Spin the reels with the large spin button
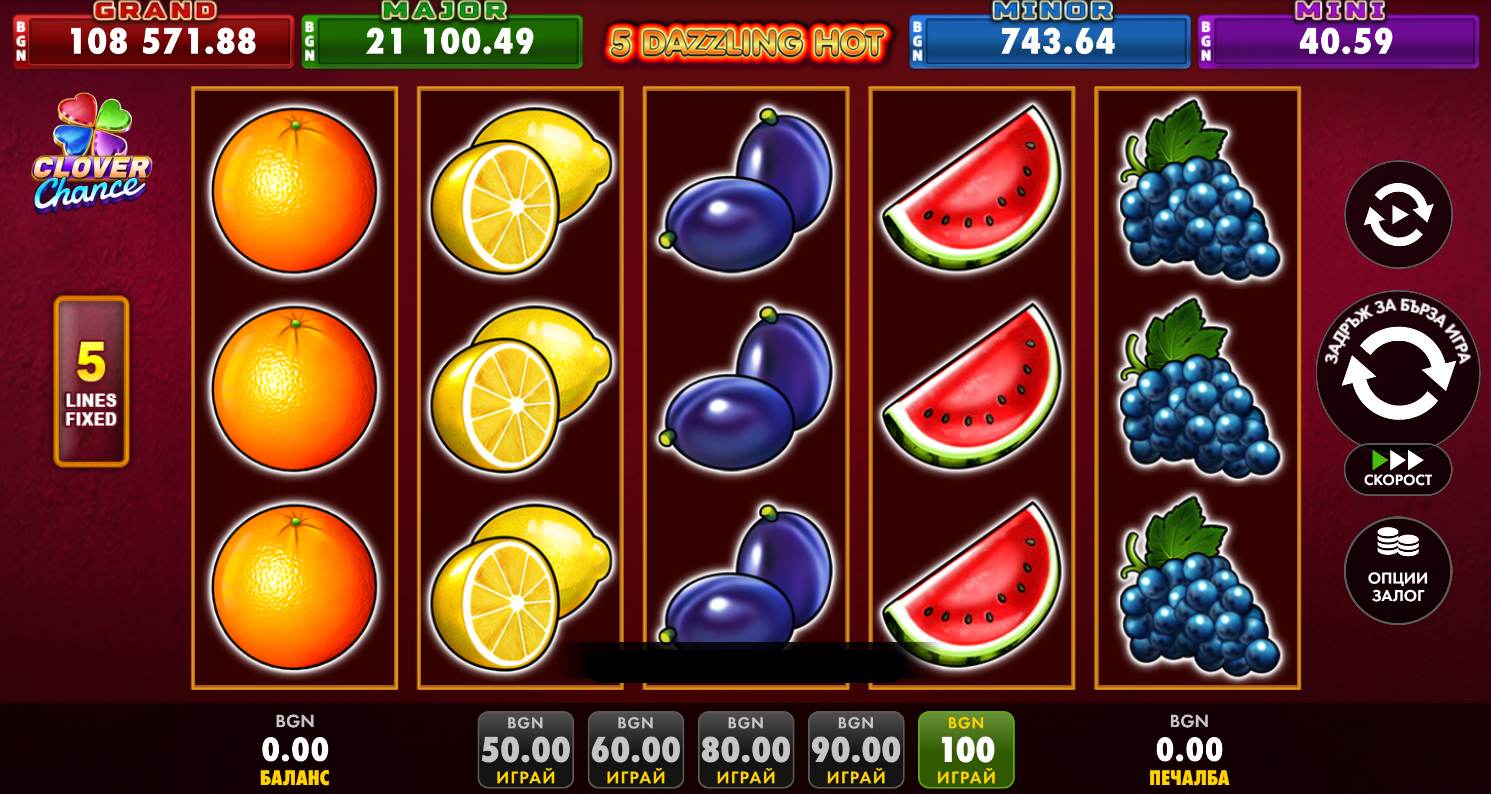The width and height of the screenshot is (1491, 794). [x=1397, y=372]
